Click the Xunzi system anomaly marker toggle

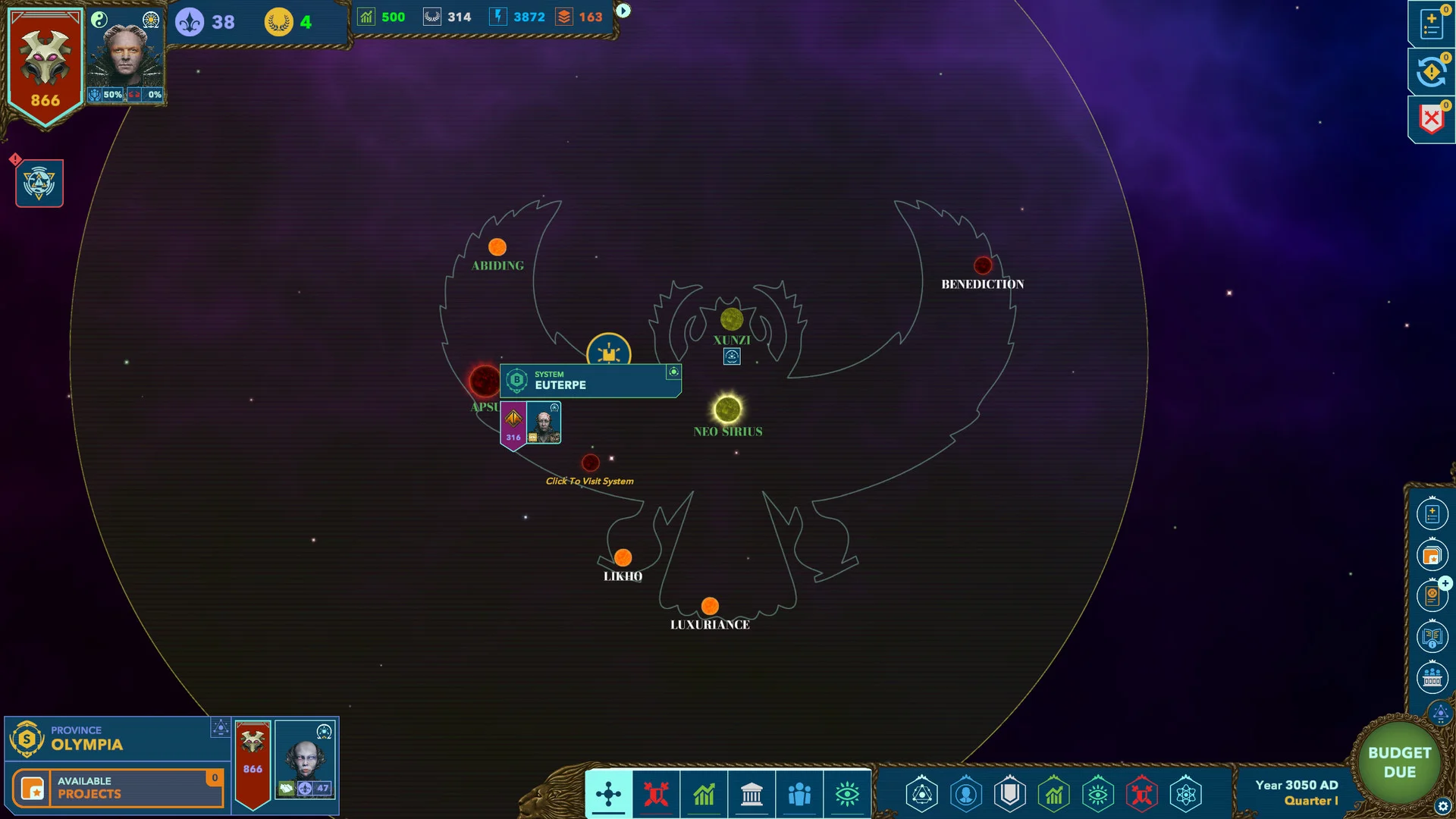731,356
